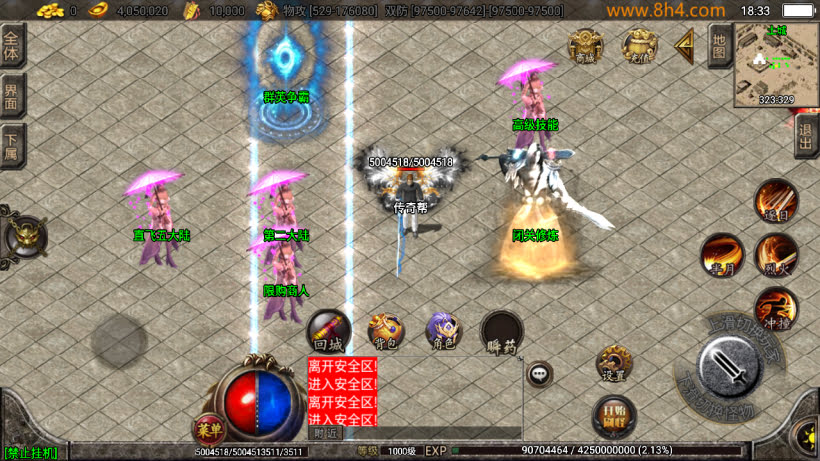Open the 设置 settings gear
The width and height of the screenshot is (820, 461).
pos(613,364)
